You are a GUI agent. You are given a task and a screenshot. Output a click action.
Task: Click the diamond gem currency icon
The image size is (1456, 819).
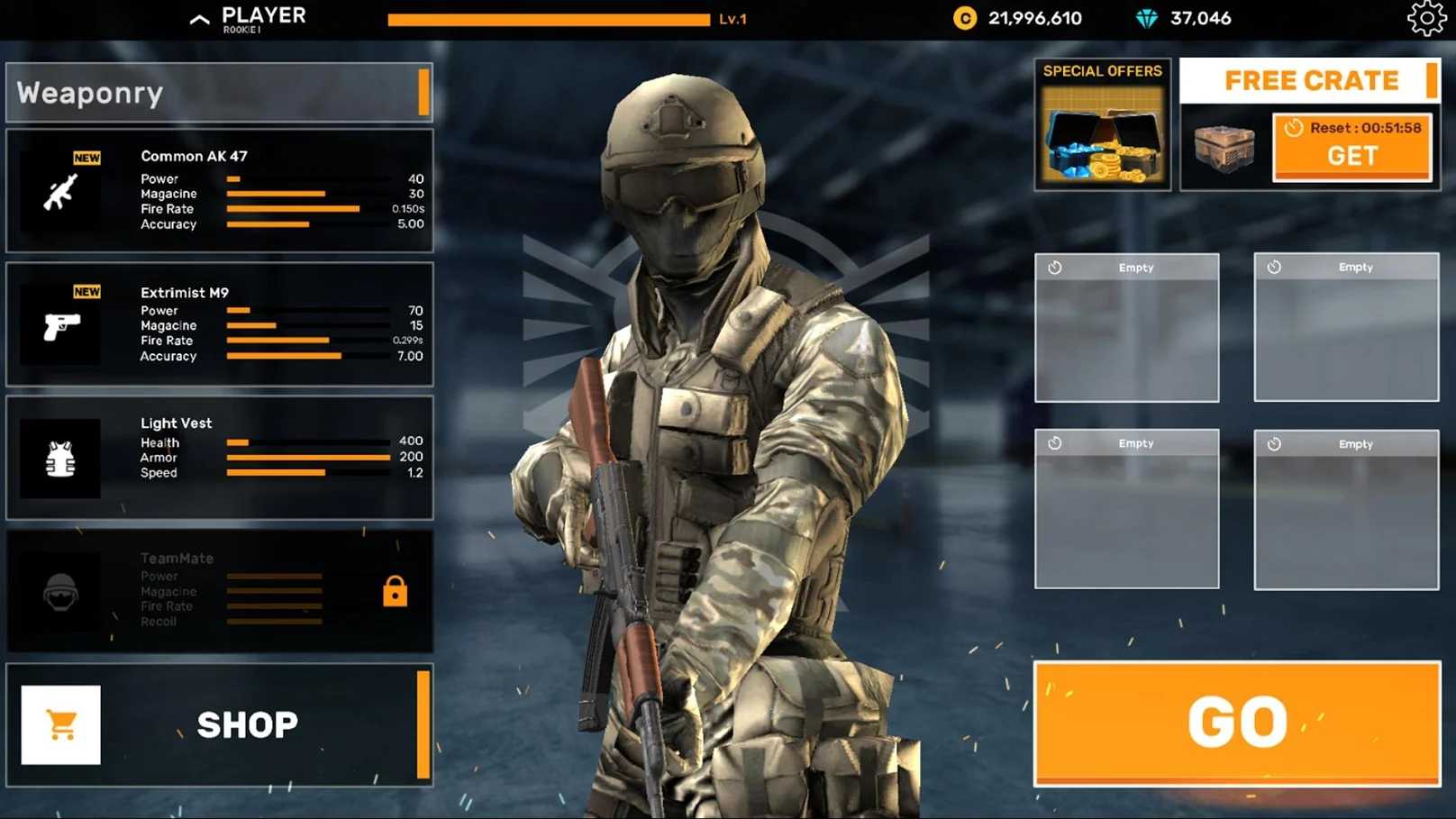1146,18
